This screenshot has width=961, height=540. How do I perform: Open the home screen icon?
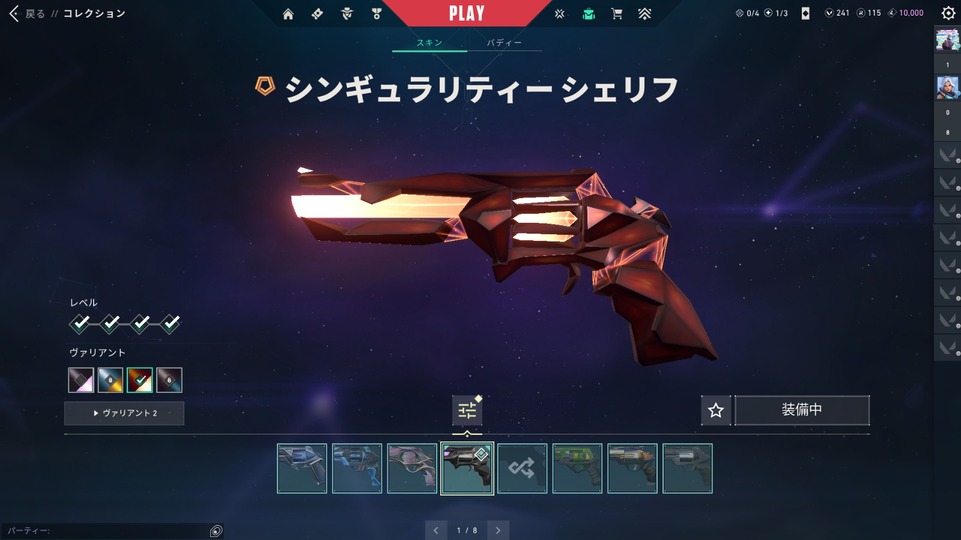(288, 14)
